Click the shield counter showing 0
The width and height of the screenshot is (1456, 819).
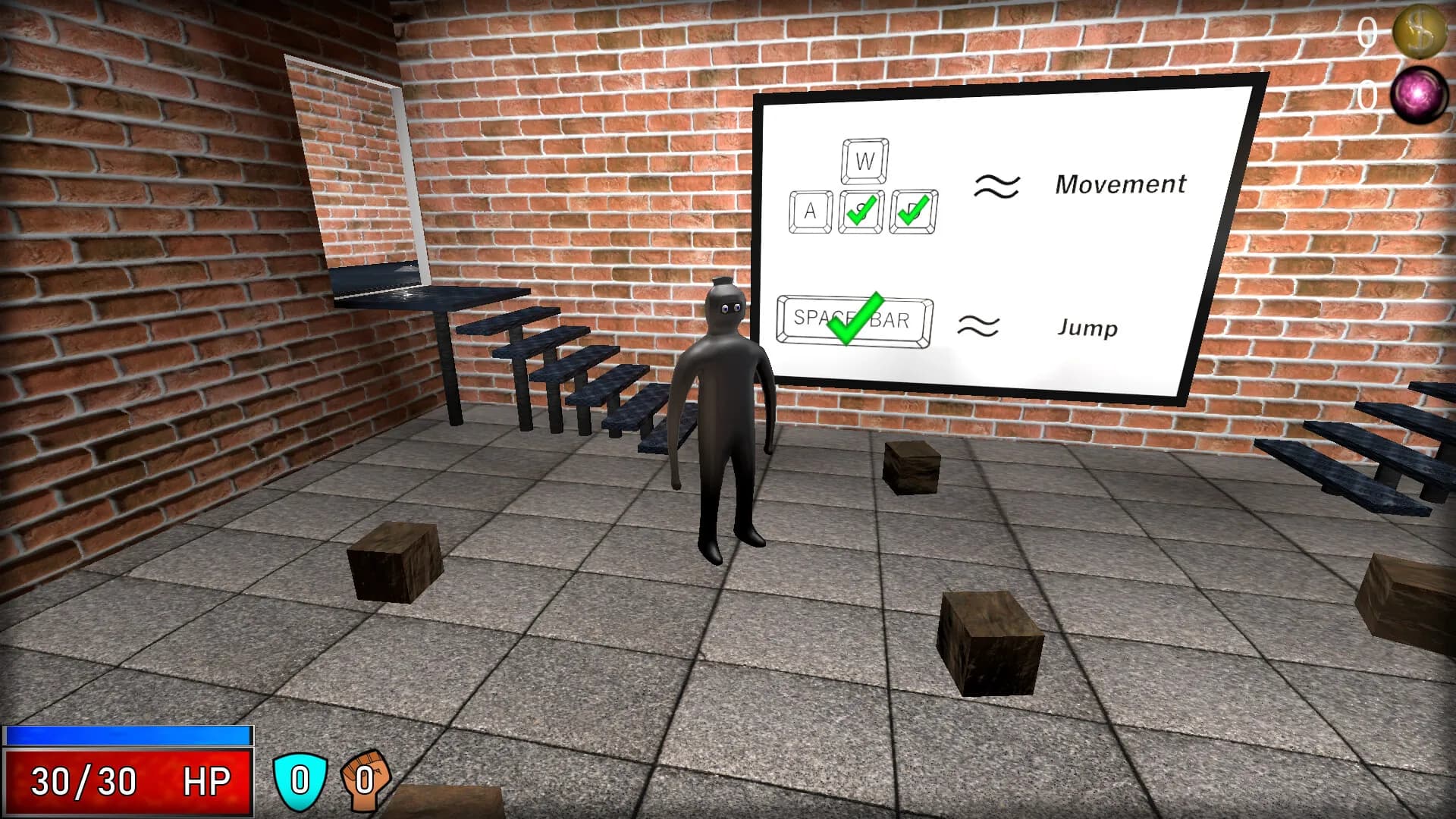[x=301, y=777]
